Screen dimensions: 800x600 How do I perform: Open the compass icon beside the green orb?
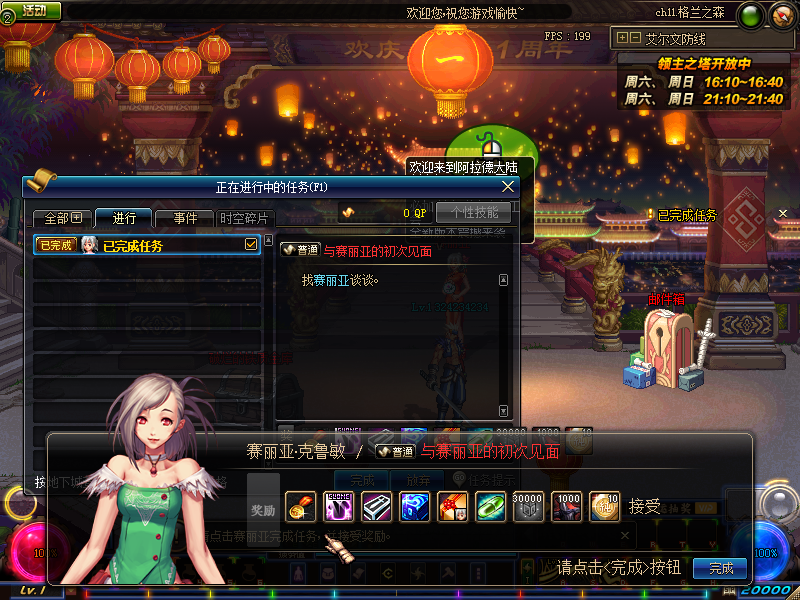coord(780,14)
